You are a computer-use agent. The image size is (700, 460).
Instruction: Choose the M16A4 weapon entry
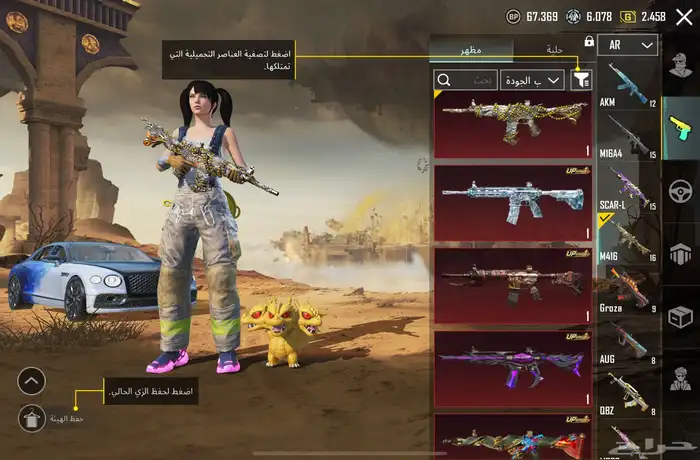coord(627,137)
